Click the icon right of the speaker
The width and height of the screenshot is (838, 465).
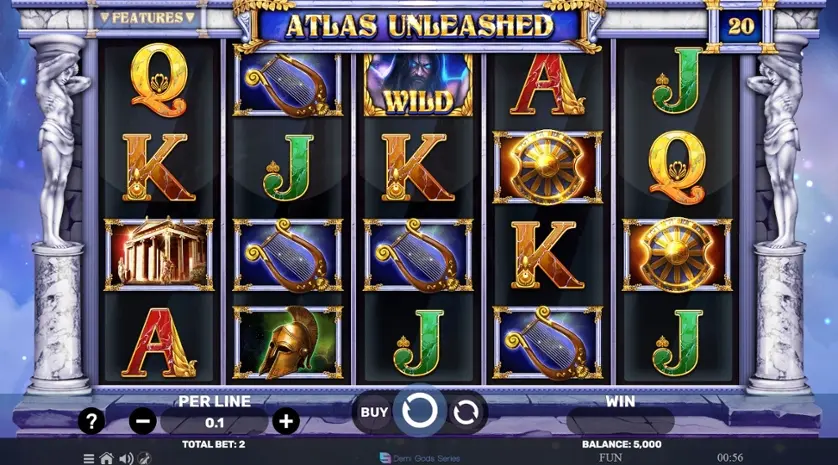click(x=144, y=458)
